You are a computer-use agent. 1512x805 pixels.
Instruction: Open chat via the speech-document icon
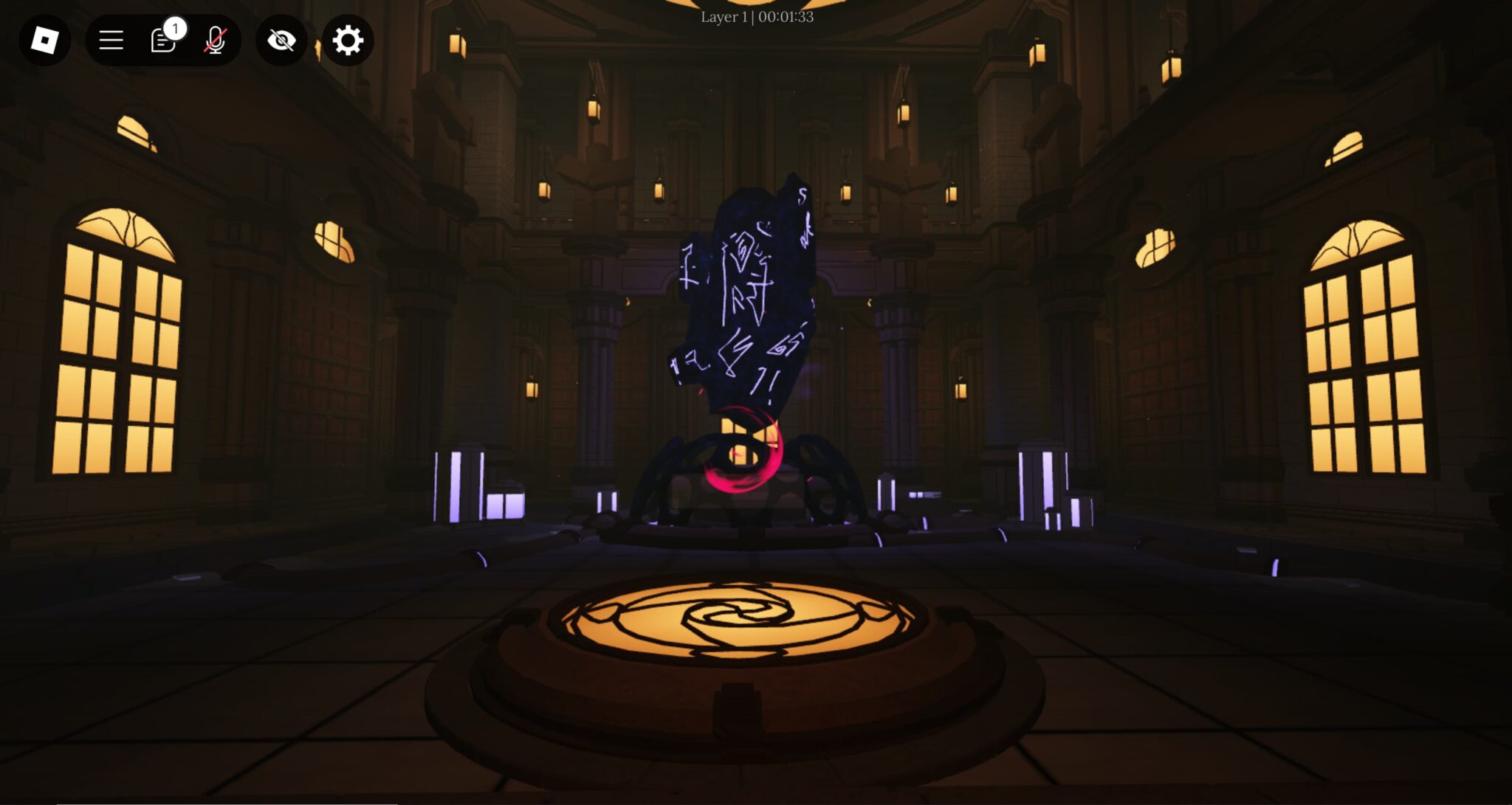pyautogui.click(x=162, y=42)
